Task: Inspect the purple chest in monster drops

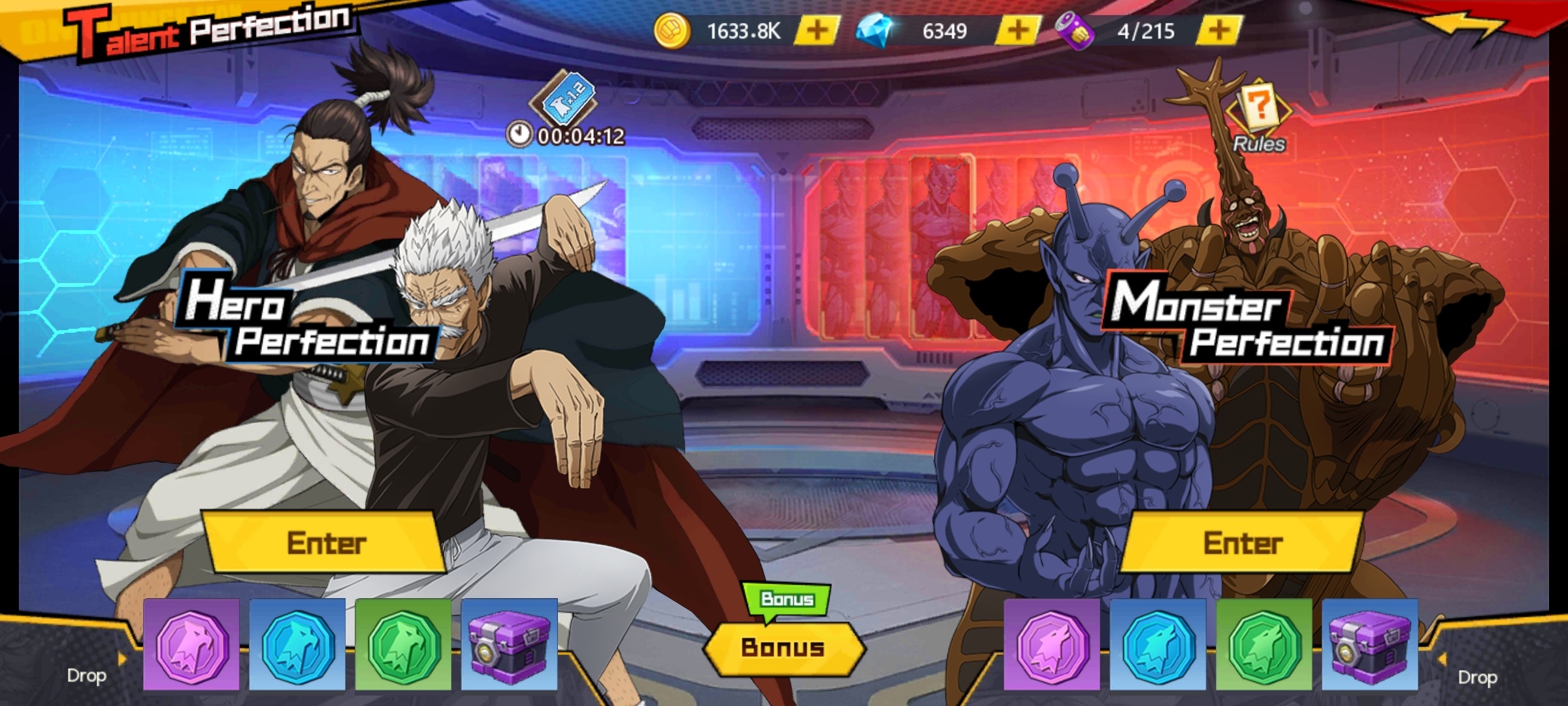Action: [x=1370, y=645]
